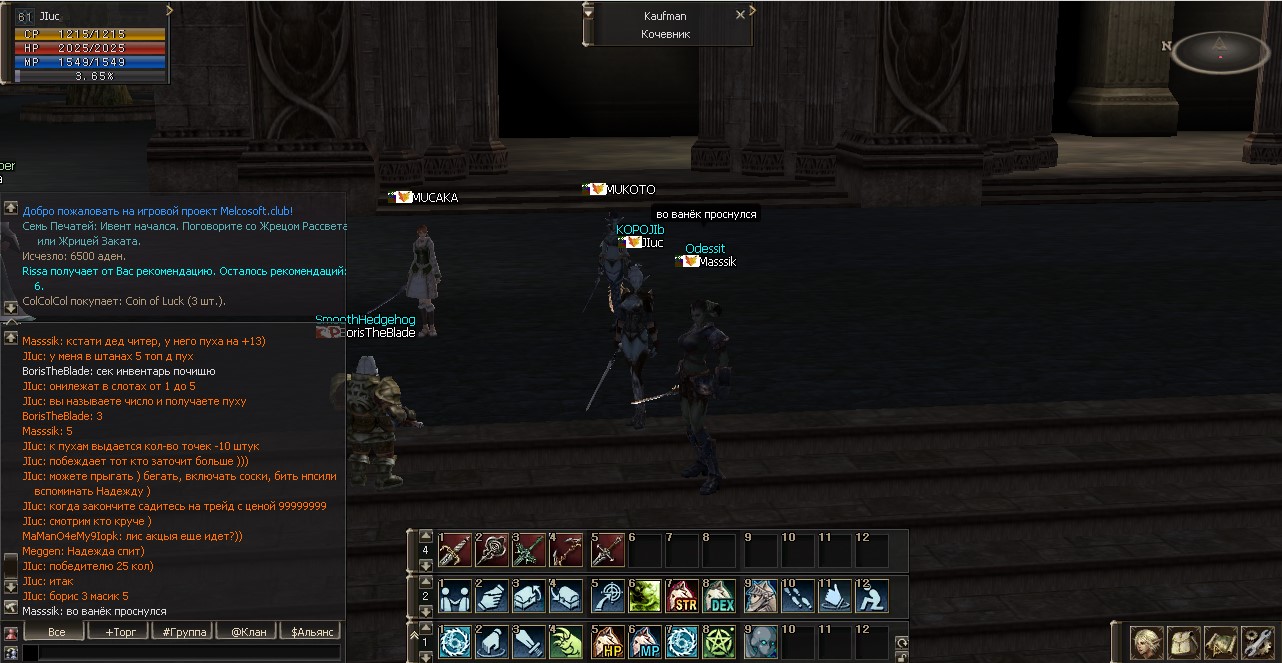Use the STR wolf buff hotbar icon
Viewport: 1282px width, 663px height.
[682, 596]
